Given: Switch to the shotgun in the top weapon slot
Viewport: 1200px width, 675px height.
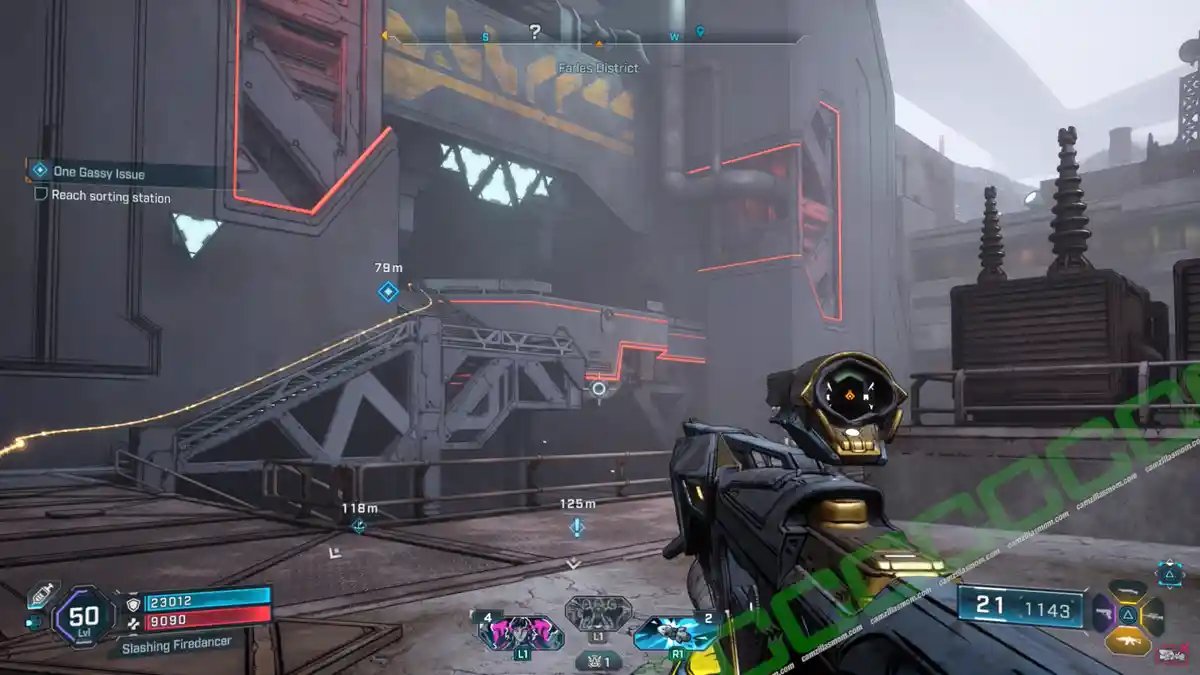Looking at the screenshot, I should coord(1128,591).
